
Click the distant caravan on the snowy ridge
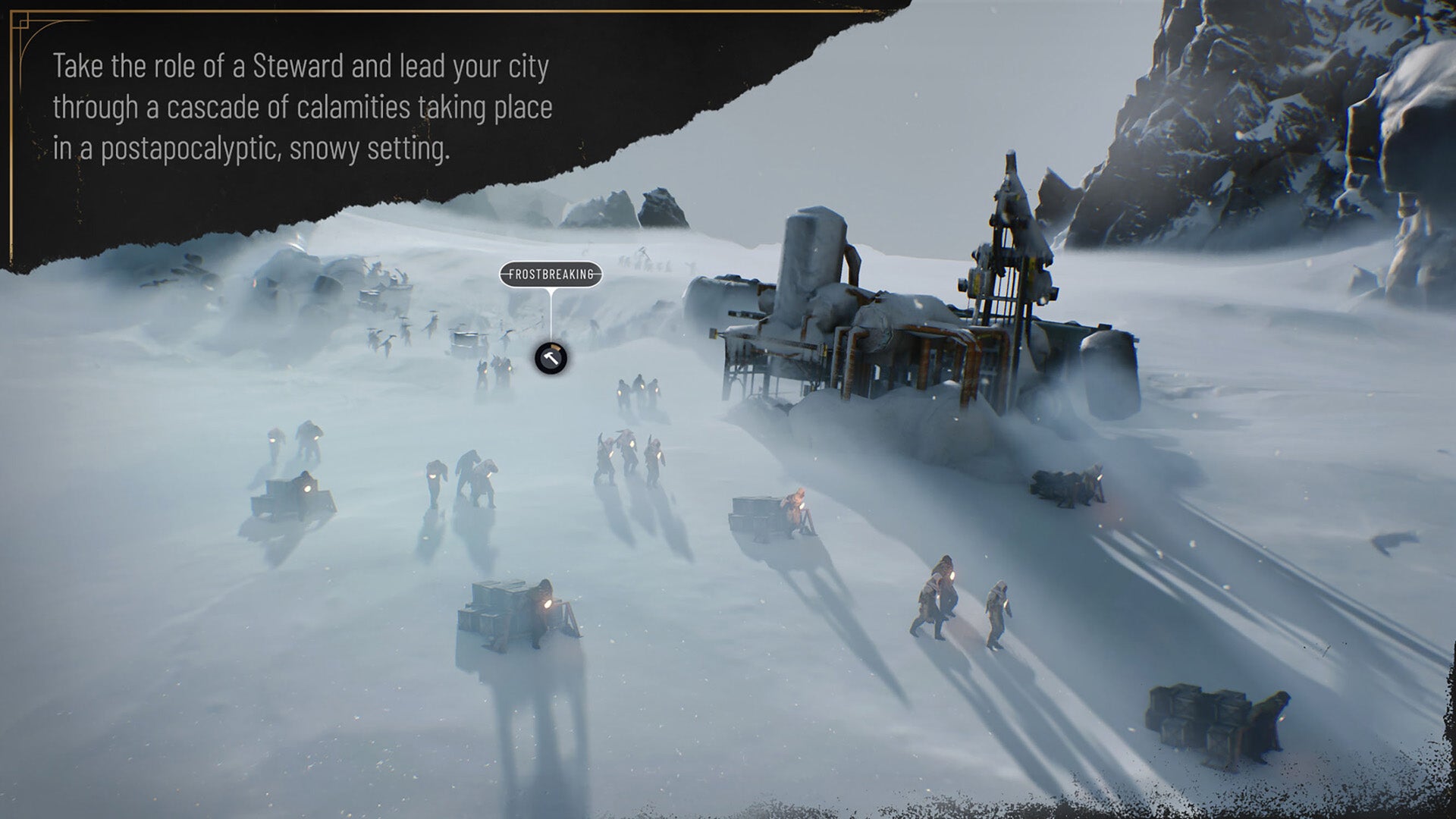pos(648,262)
